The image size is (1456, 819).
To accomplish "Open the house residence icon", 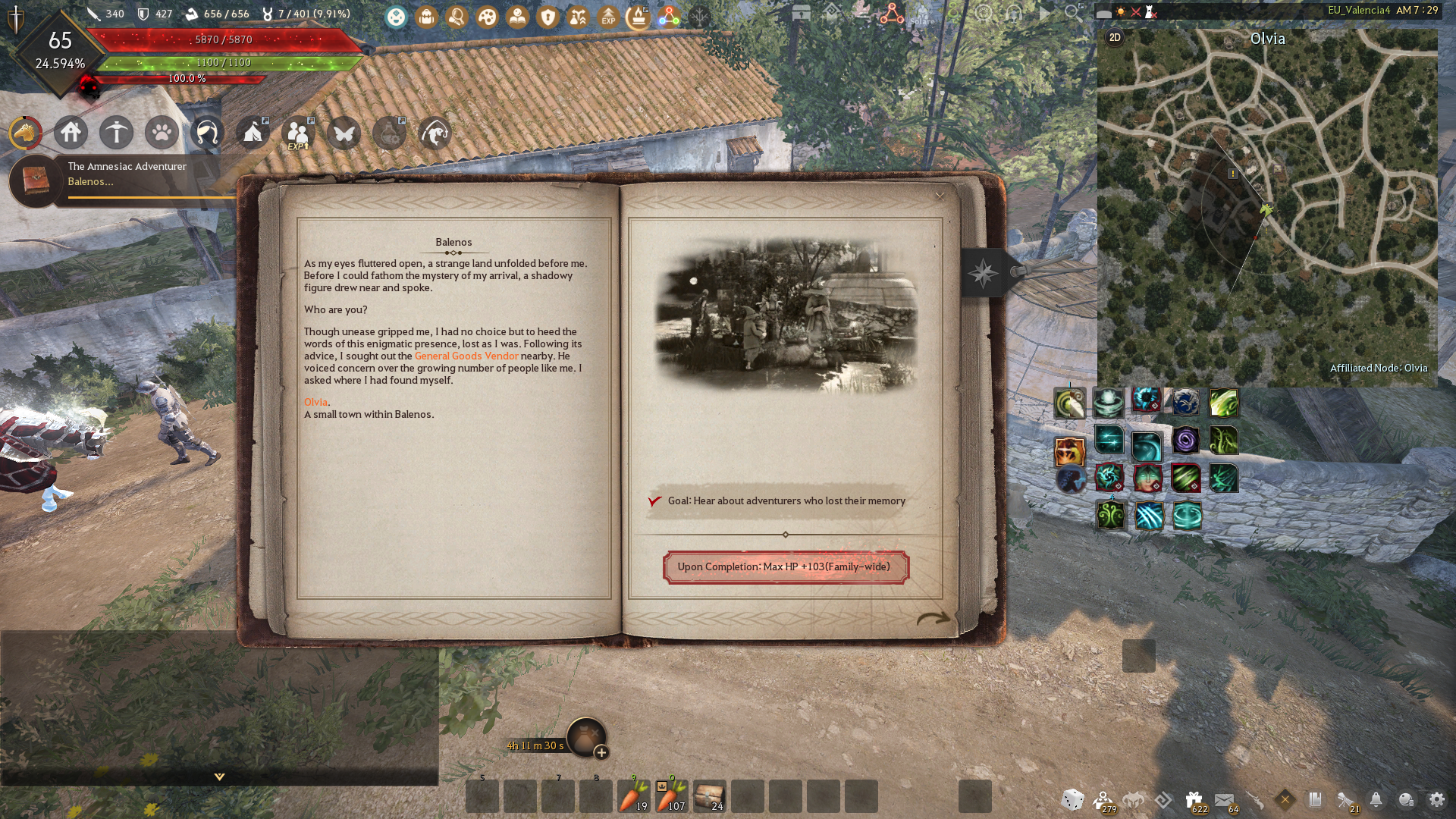I will click(x=71, y=133).
